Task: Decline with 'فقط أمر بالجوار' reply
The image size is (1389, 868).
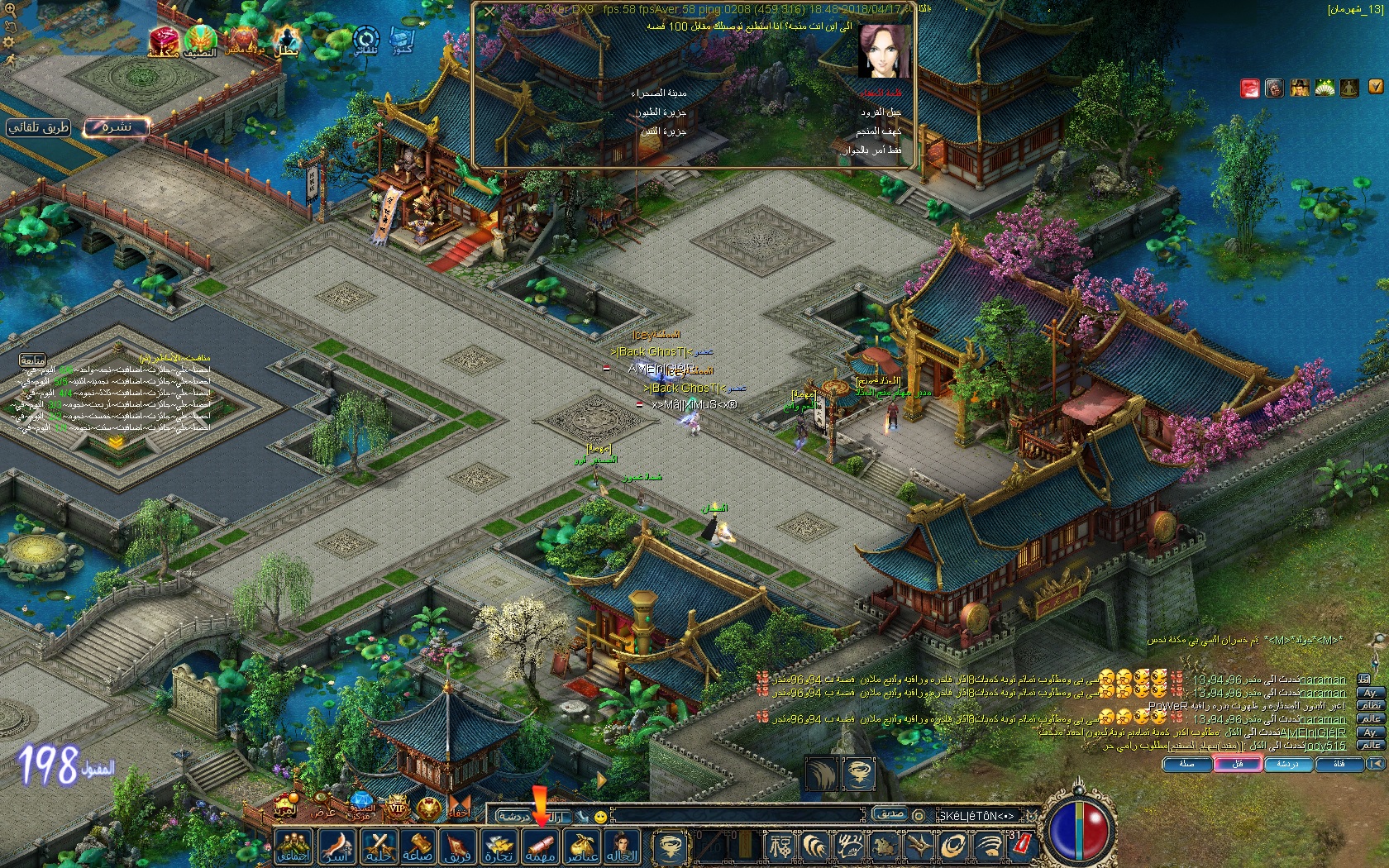Action: (x=871, y=150)
